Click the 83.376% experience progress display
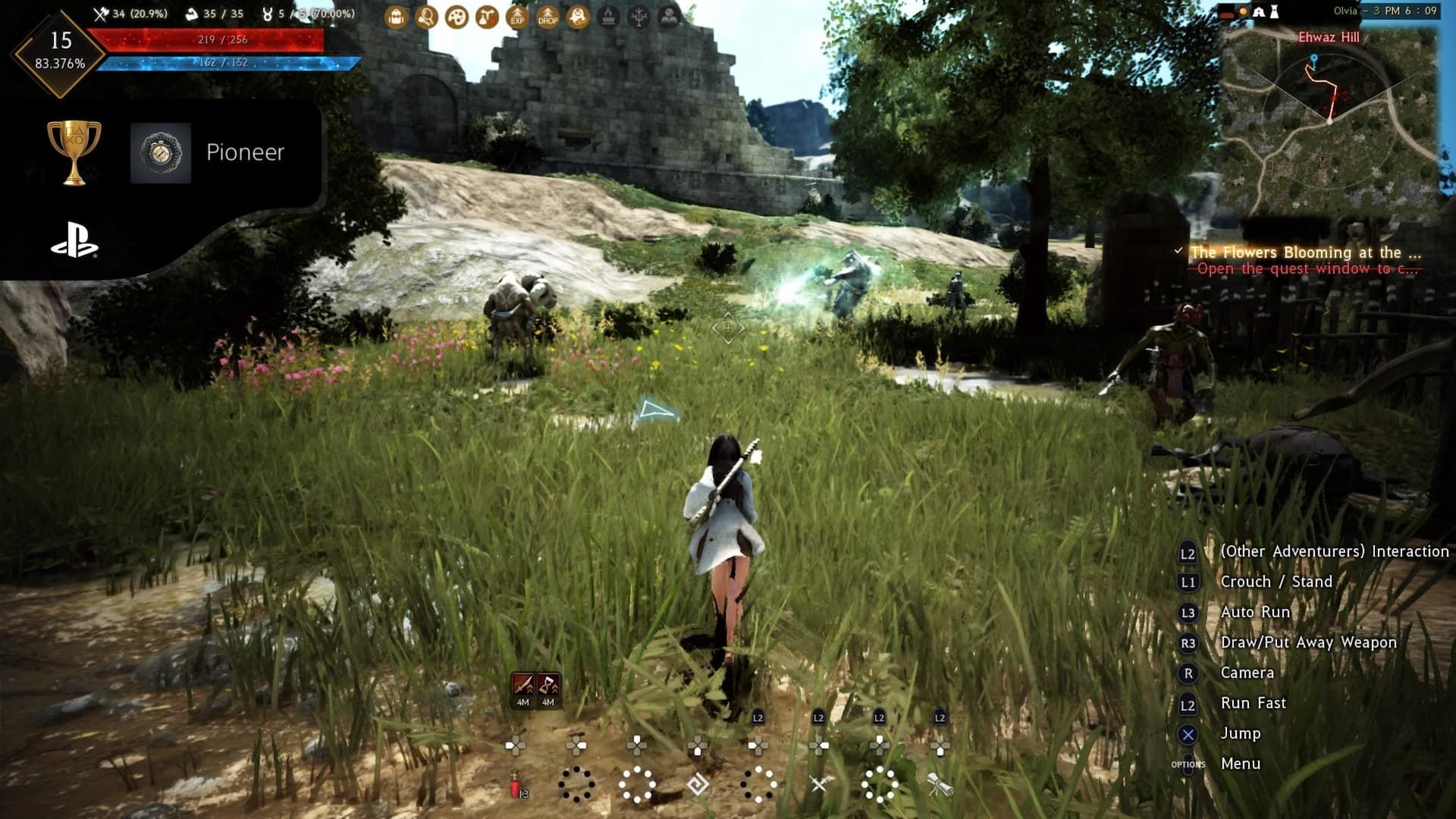Viewport: 1456px width, 819px height. (59, 64)
